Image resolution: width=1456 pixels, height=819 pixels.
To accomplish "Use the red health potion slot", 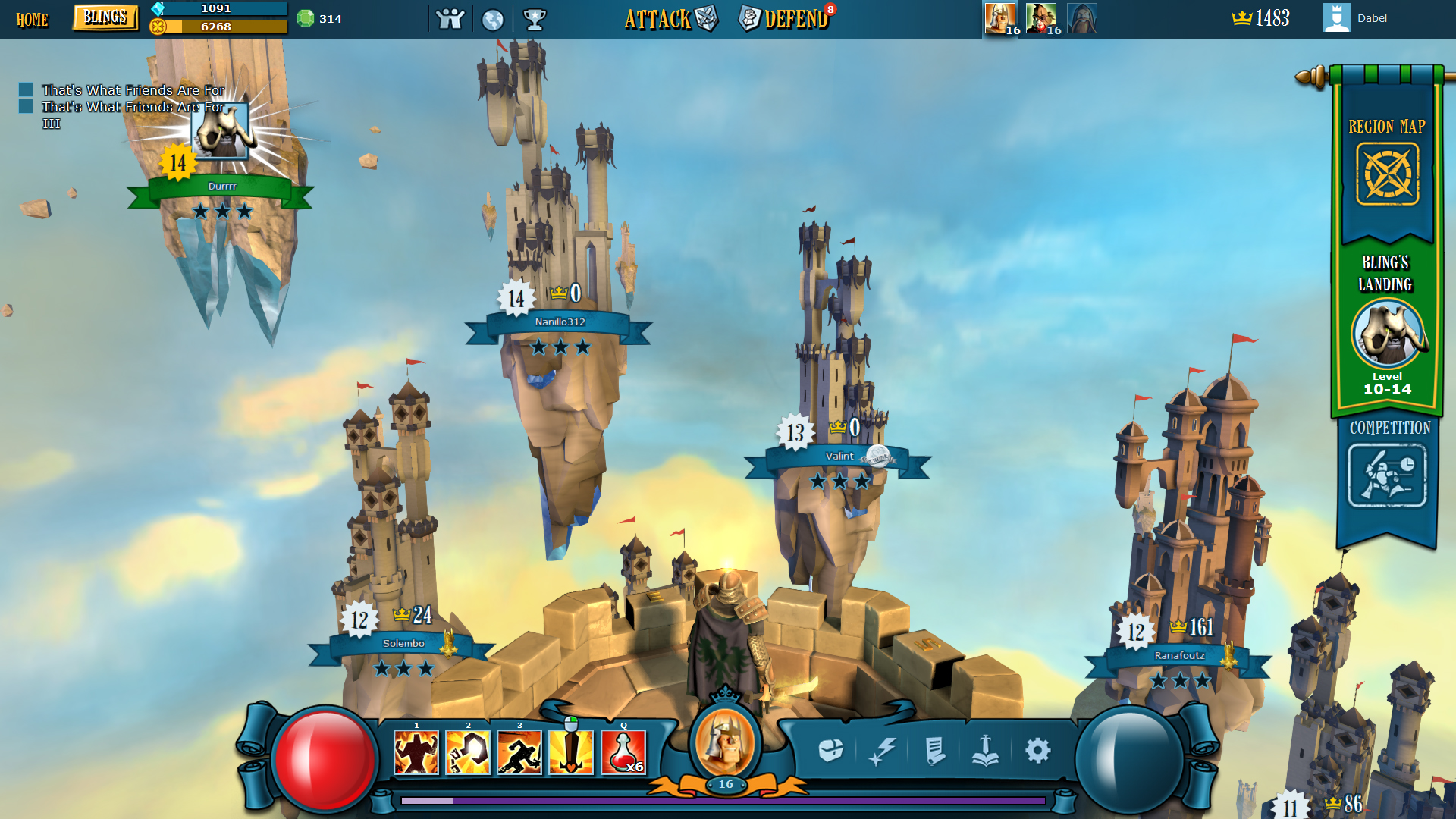I will [623, 752].
